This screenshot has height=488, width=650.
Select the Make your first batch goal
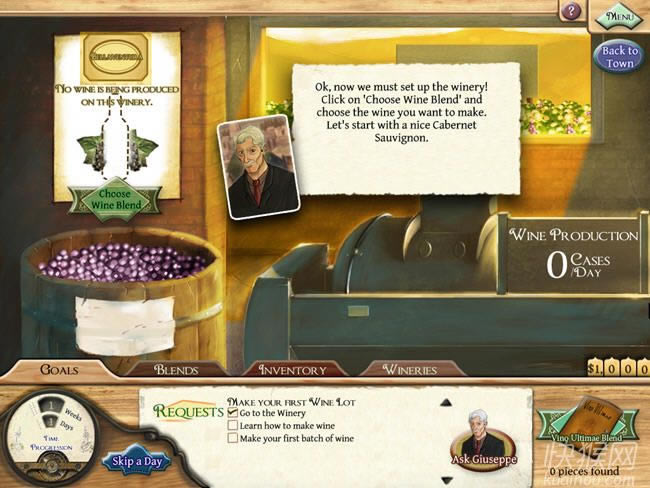tap(291, 437)
